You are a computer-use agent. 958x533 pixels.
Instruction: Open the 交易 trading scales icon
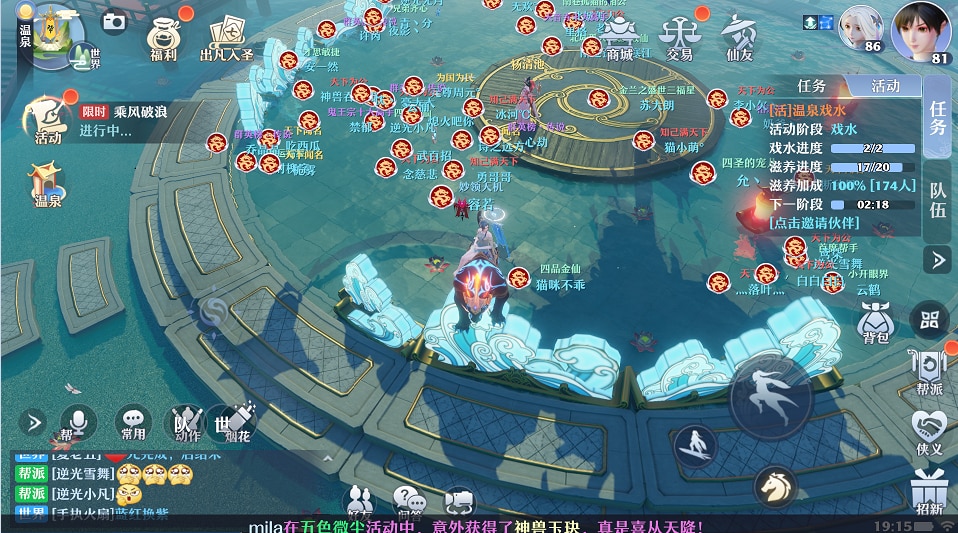click(x=680, y=38)
